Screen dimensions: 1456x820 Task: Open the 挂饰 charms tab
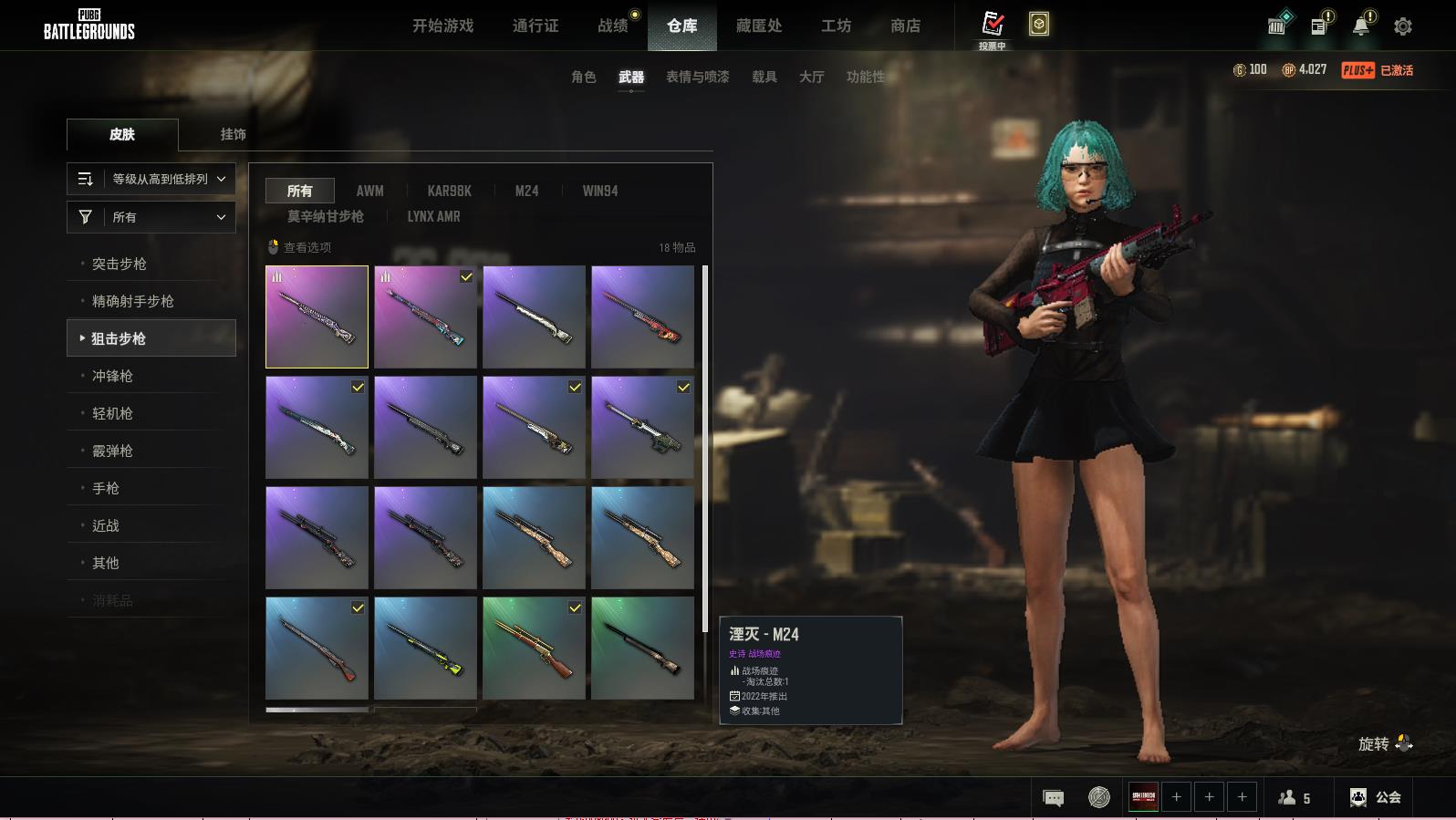233,134
